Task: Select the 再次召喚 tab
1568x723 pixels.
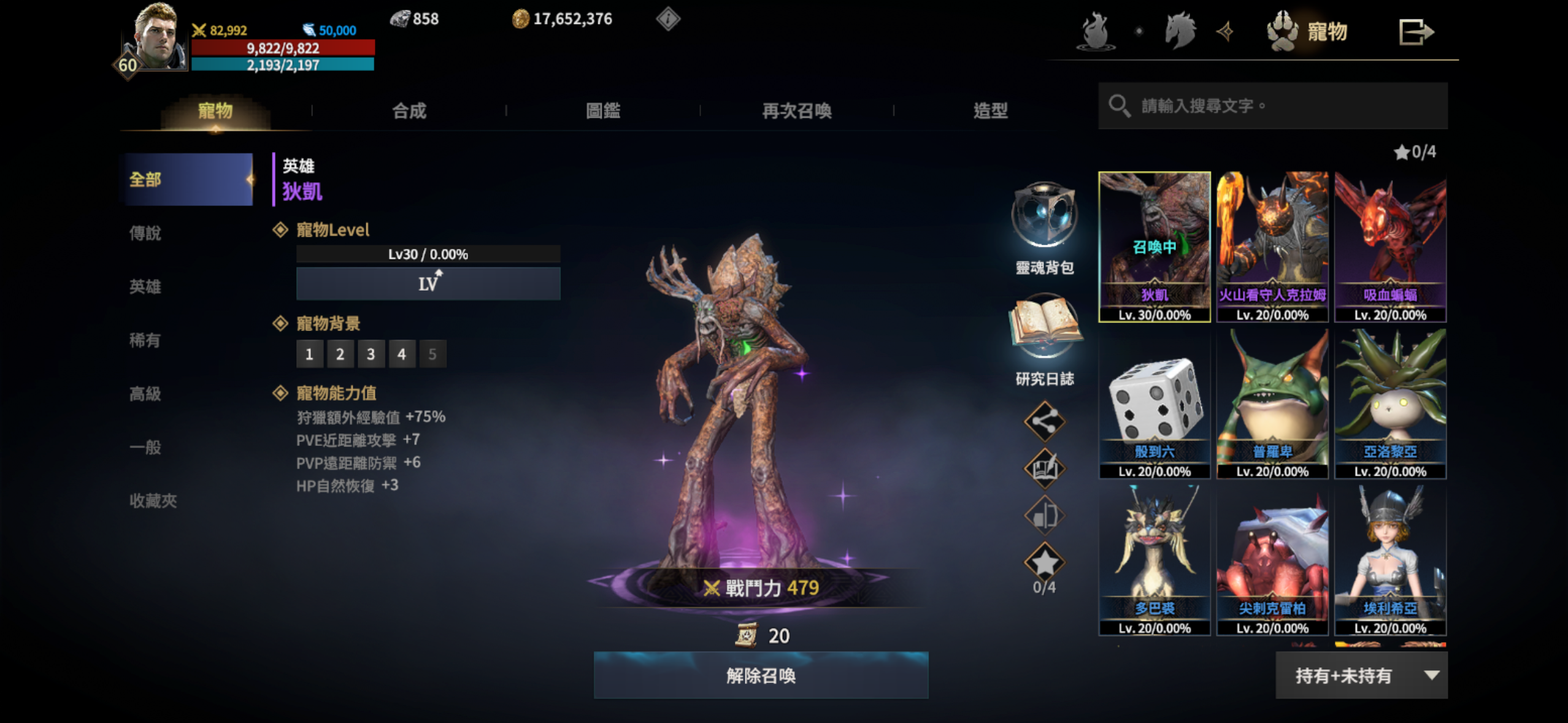Action: click(x=796, y=111)
